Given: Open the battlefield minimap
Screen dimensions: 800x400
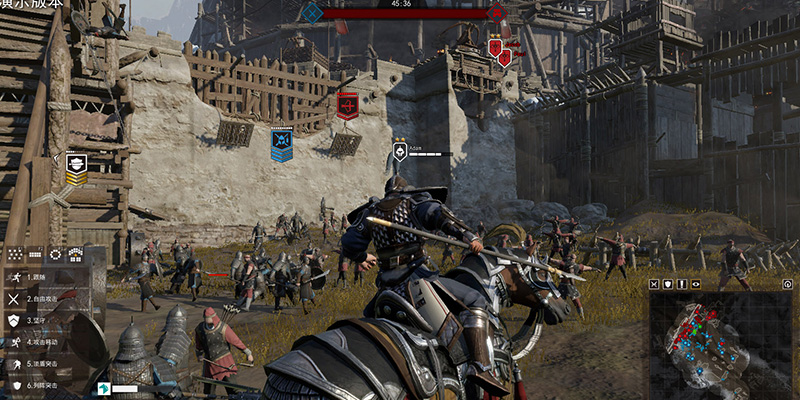Looking at the screenshot, I should tap(719, 343).
